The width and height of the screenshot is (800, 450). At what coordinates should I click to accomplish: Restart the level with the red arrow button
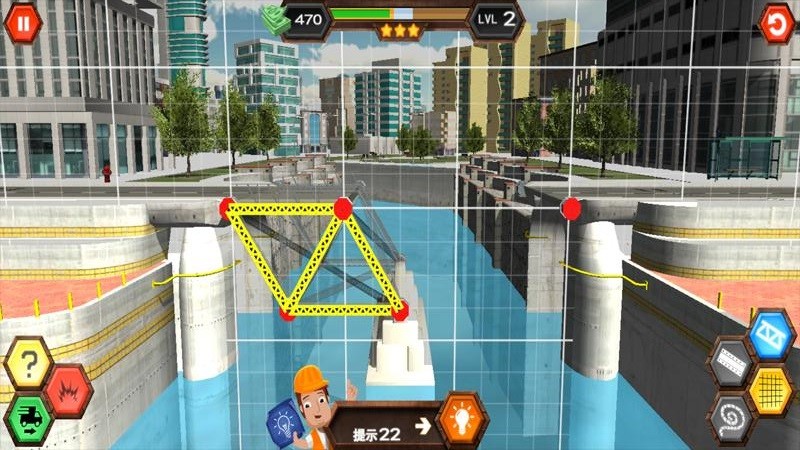[x=776, y=22]
